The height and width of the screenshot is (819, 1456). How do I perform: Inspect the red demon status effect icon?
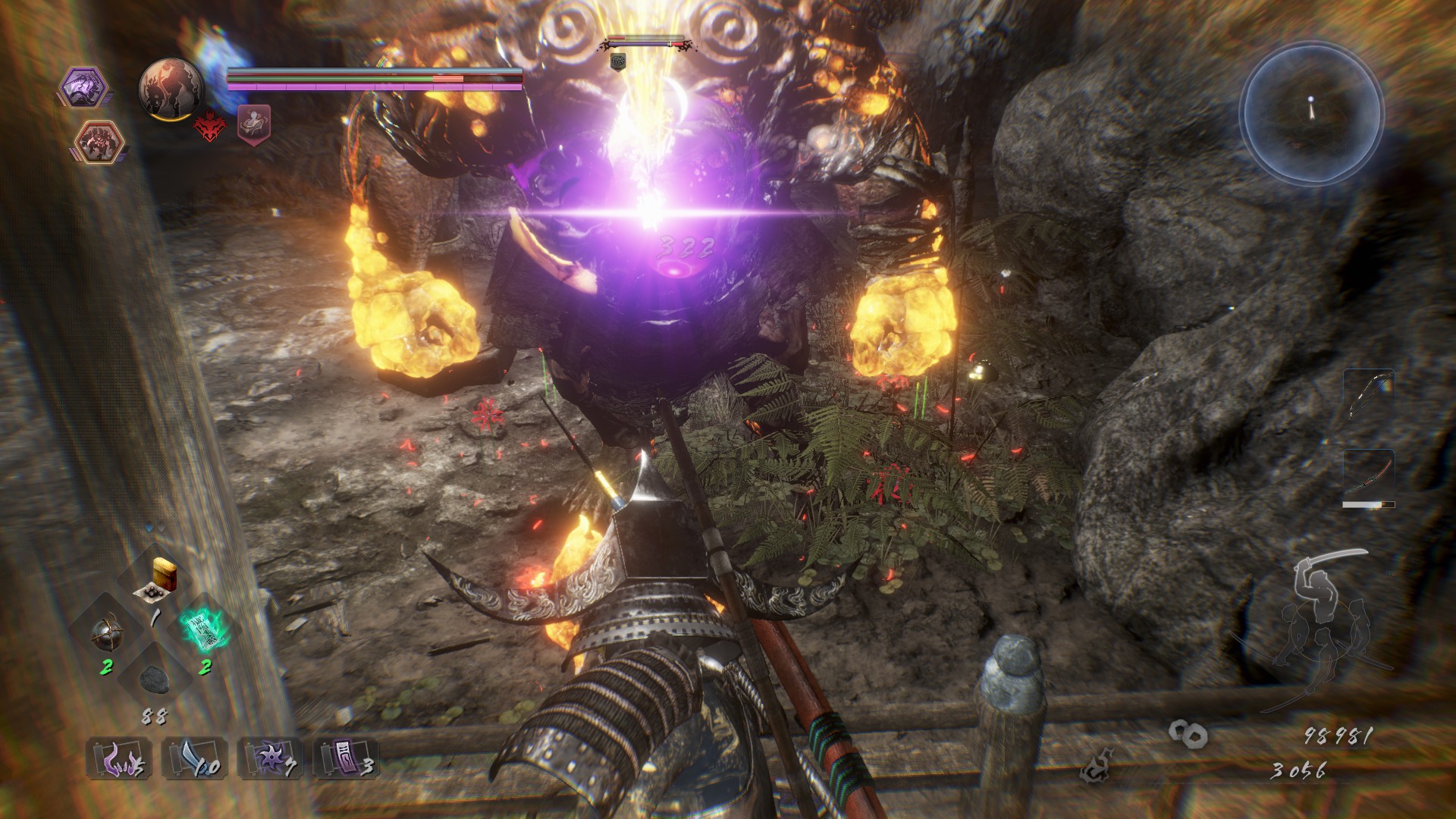pos(209,125)
